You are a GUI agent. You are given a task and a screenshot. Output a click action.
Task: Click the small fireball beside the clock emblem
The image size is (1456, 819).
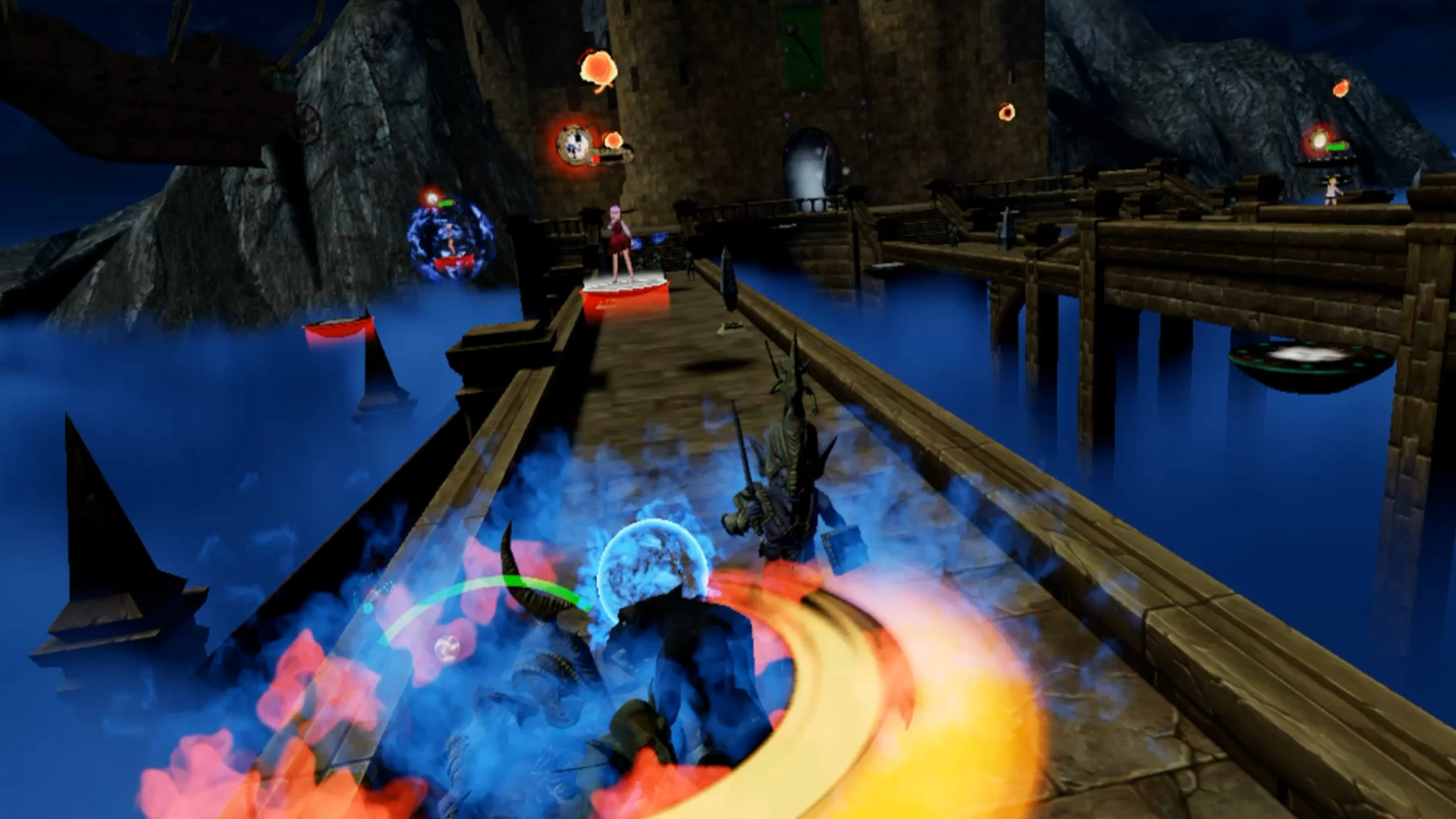click(x=614, y=140)
